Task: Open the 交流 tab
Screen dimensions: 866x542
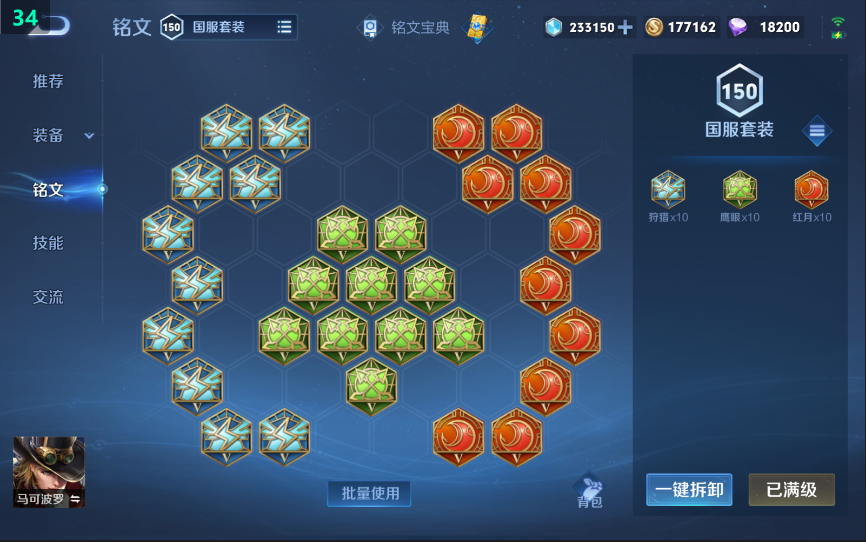Action: (x=48, y=297)
